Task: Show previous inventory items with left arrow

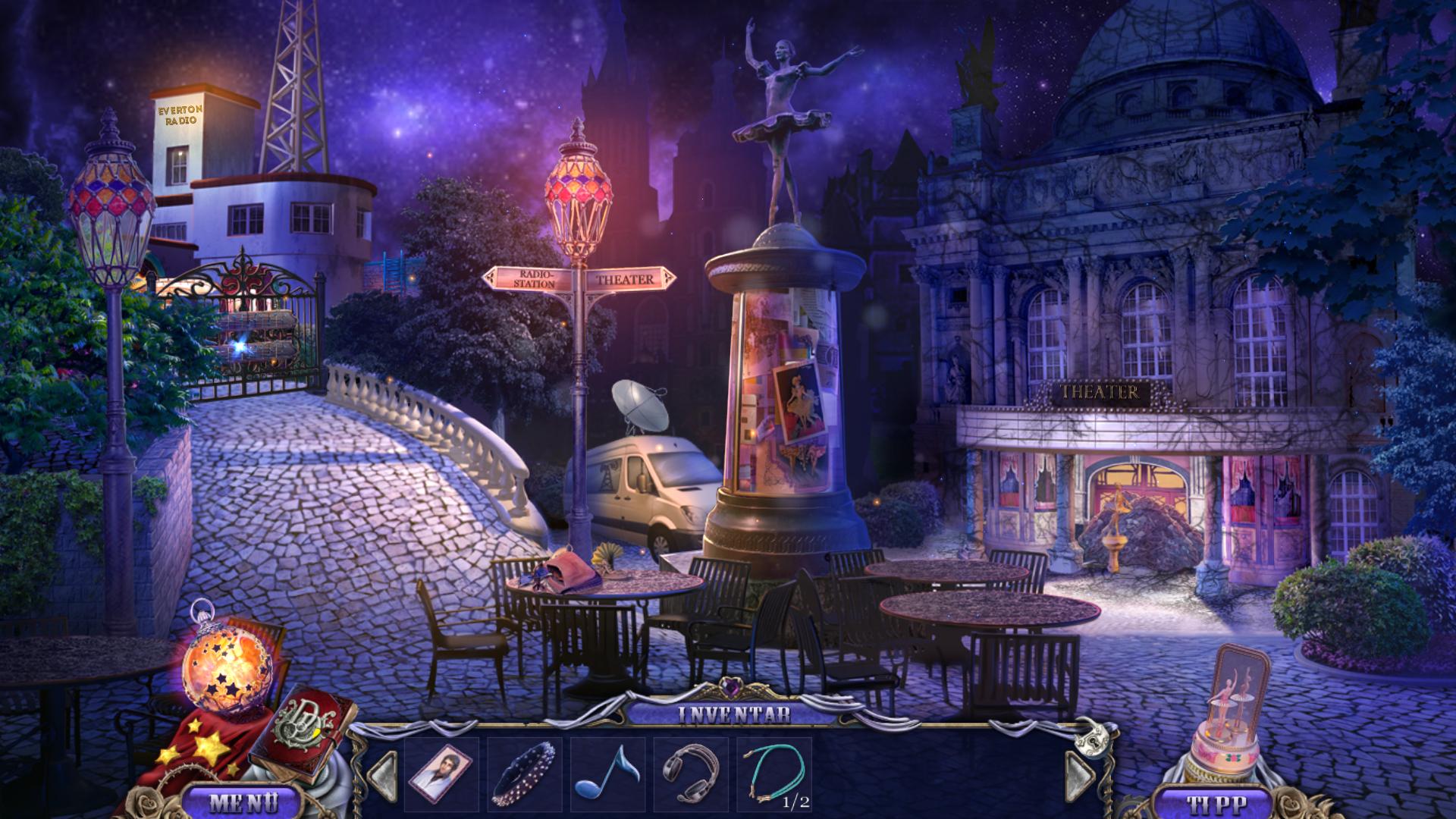Action: (x=383, y=775)
